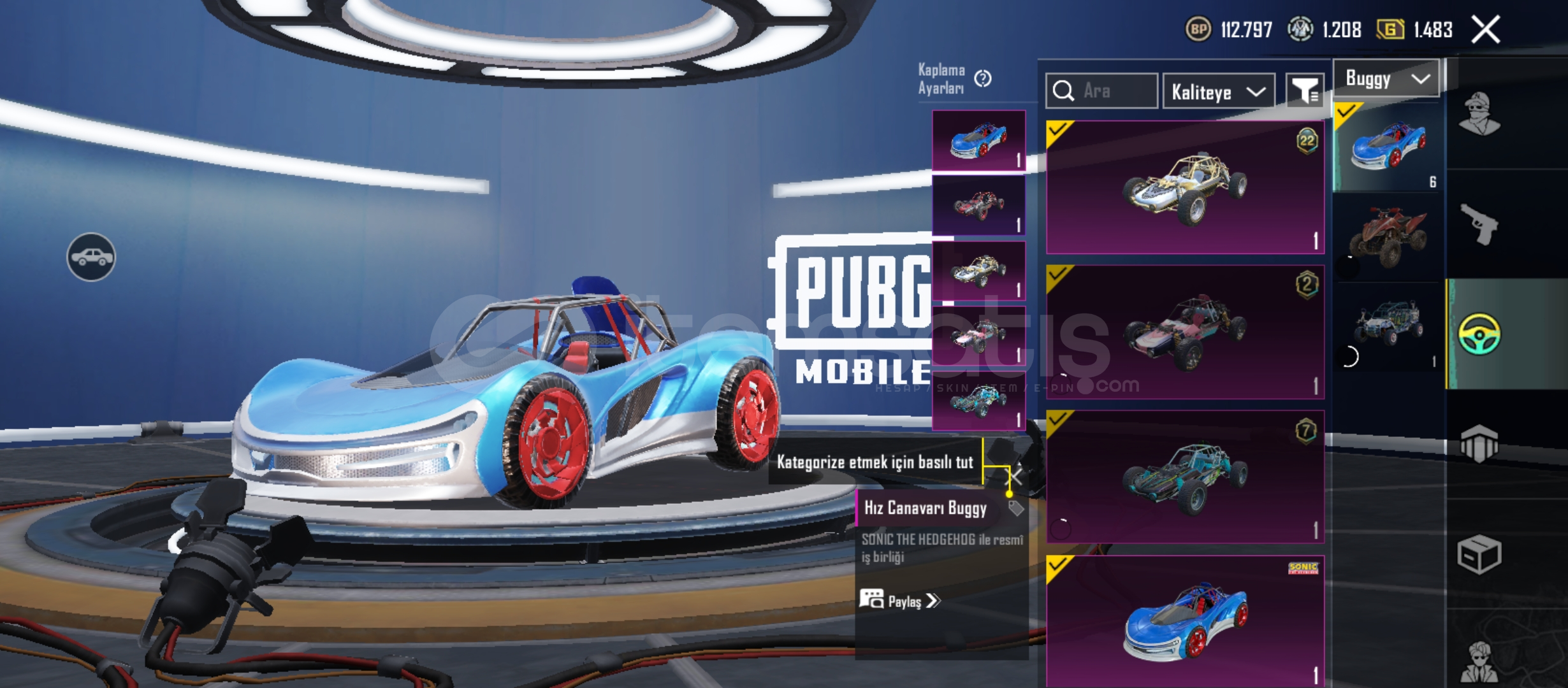Select the pink and black buggy skin

(1185, 332)
